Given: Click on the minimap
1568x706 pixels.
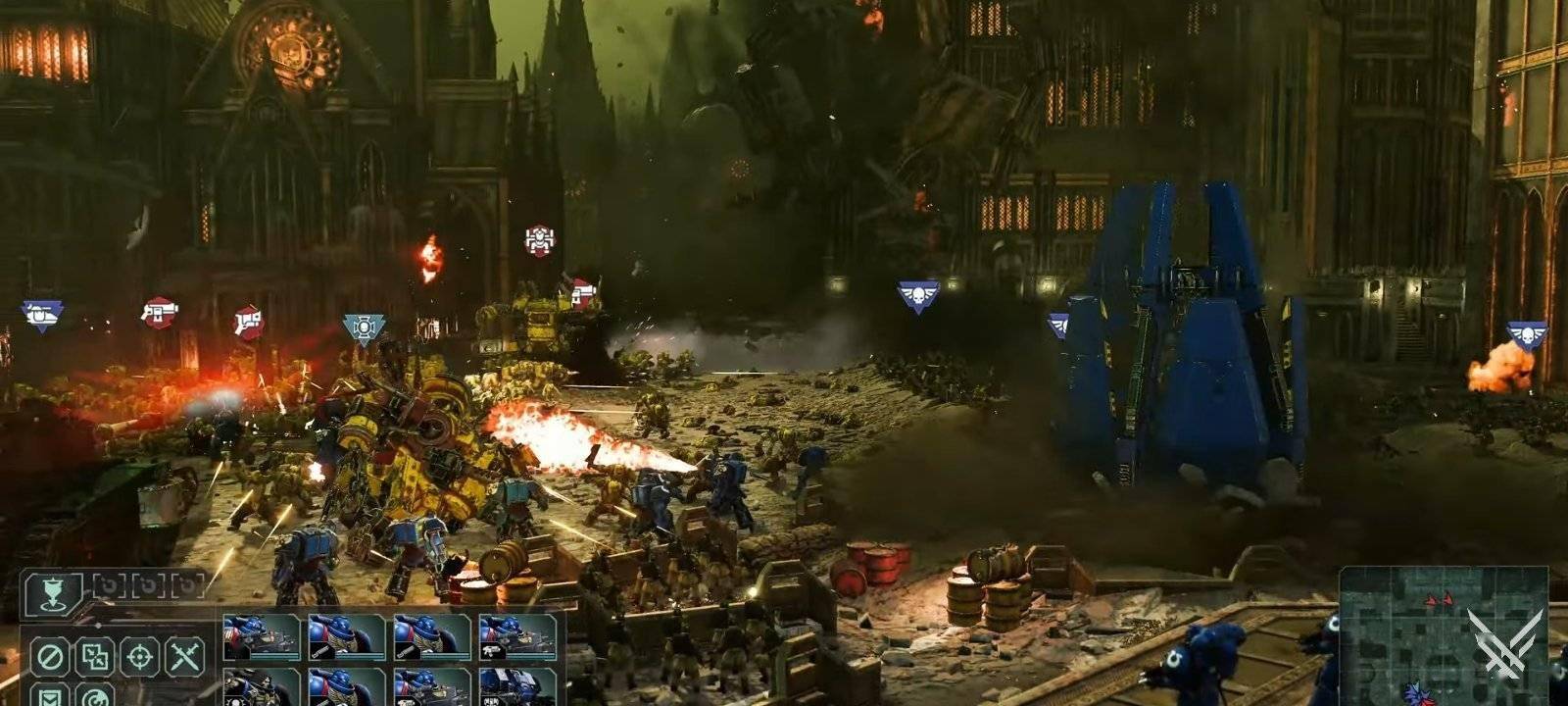Looking at the screenshot, I should [x=1441, y=635].
